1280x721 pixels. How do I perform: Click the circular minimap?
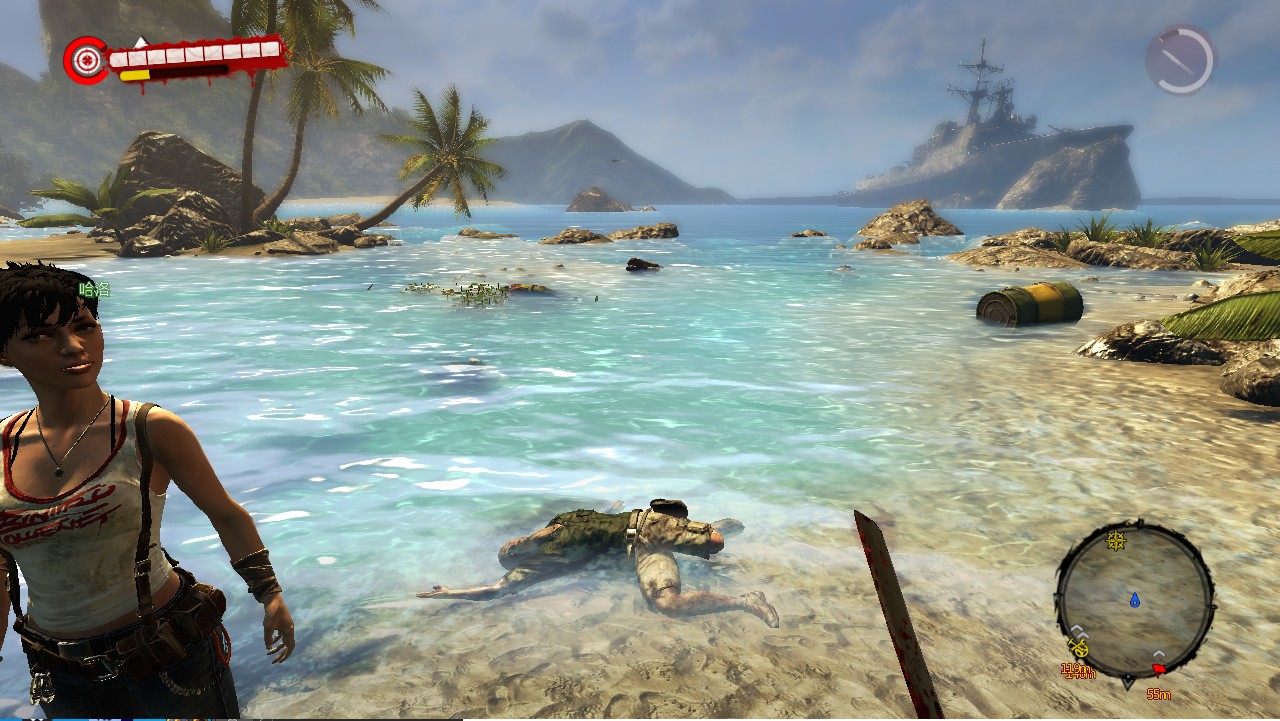1134,600
